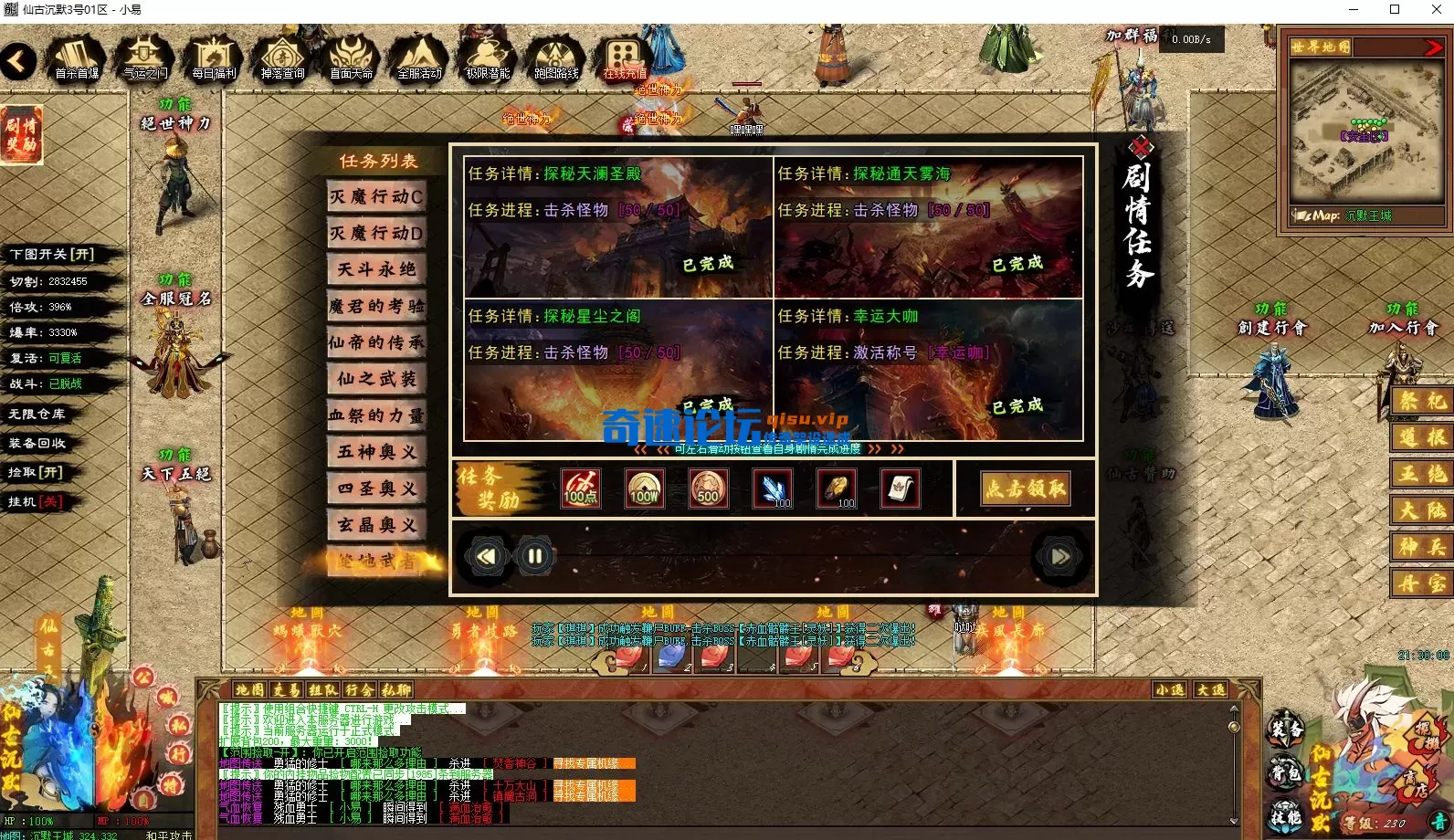The image size is (1454, 840).
Task: Click the 点击领取 claim reward button
Action: click(1026, 488)
